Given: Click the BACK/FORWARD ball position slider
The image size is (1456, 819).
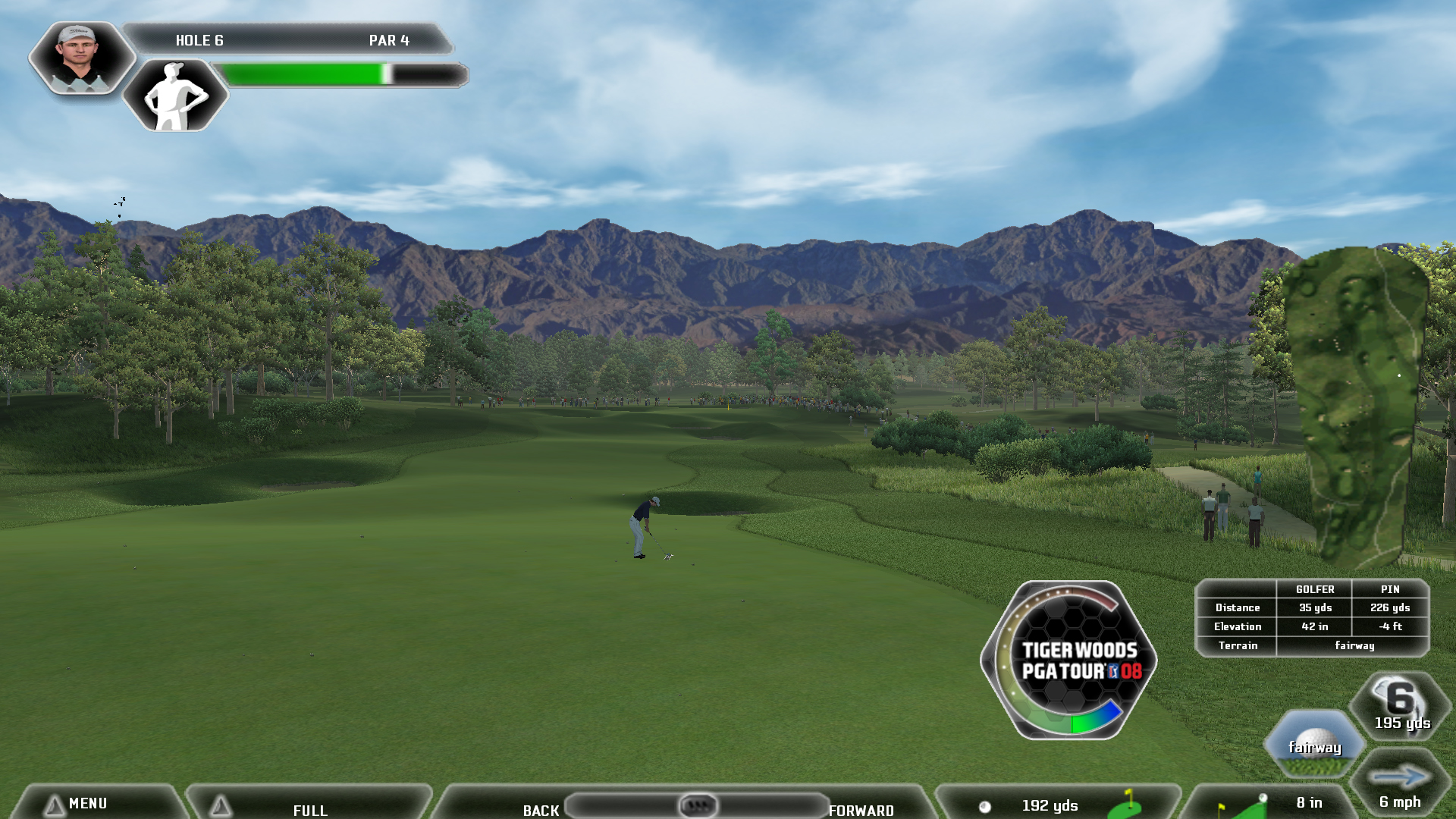Looking at the screenshot, I should [x=697, y=805].
